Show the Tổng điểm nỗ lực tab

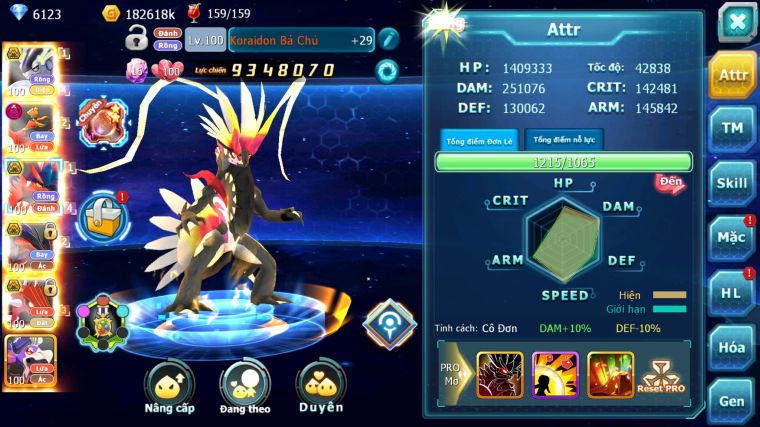[x=562, y=139]
